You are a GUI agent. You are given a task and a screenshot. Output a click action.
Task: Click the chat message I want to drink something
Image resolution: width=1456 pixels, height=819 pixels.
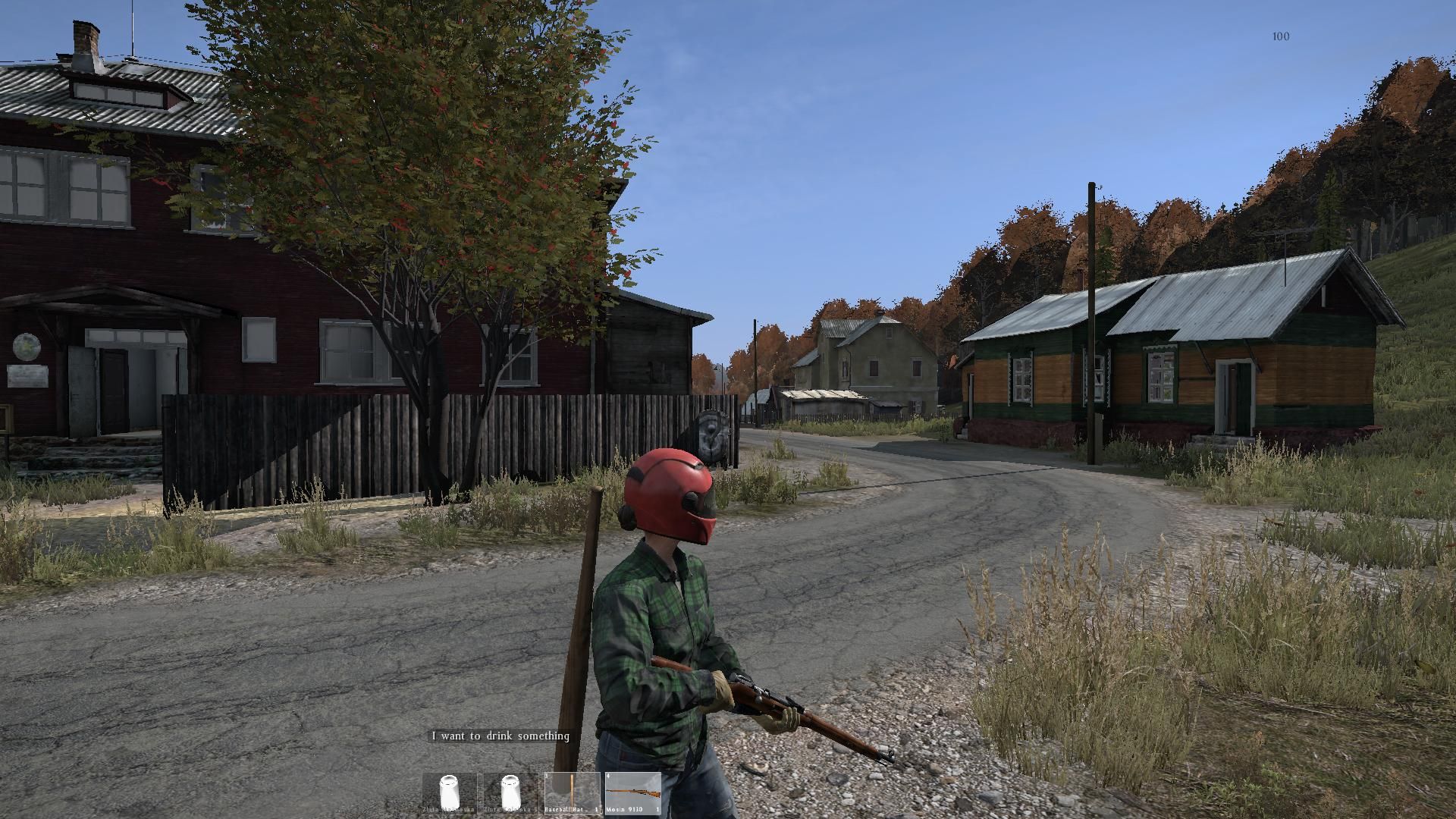click(x=500, y=736)
